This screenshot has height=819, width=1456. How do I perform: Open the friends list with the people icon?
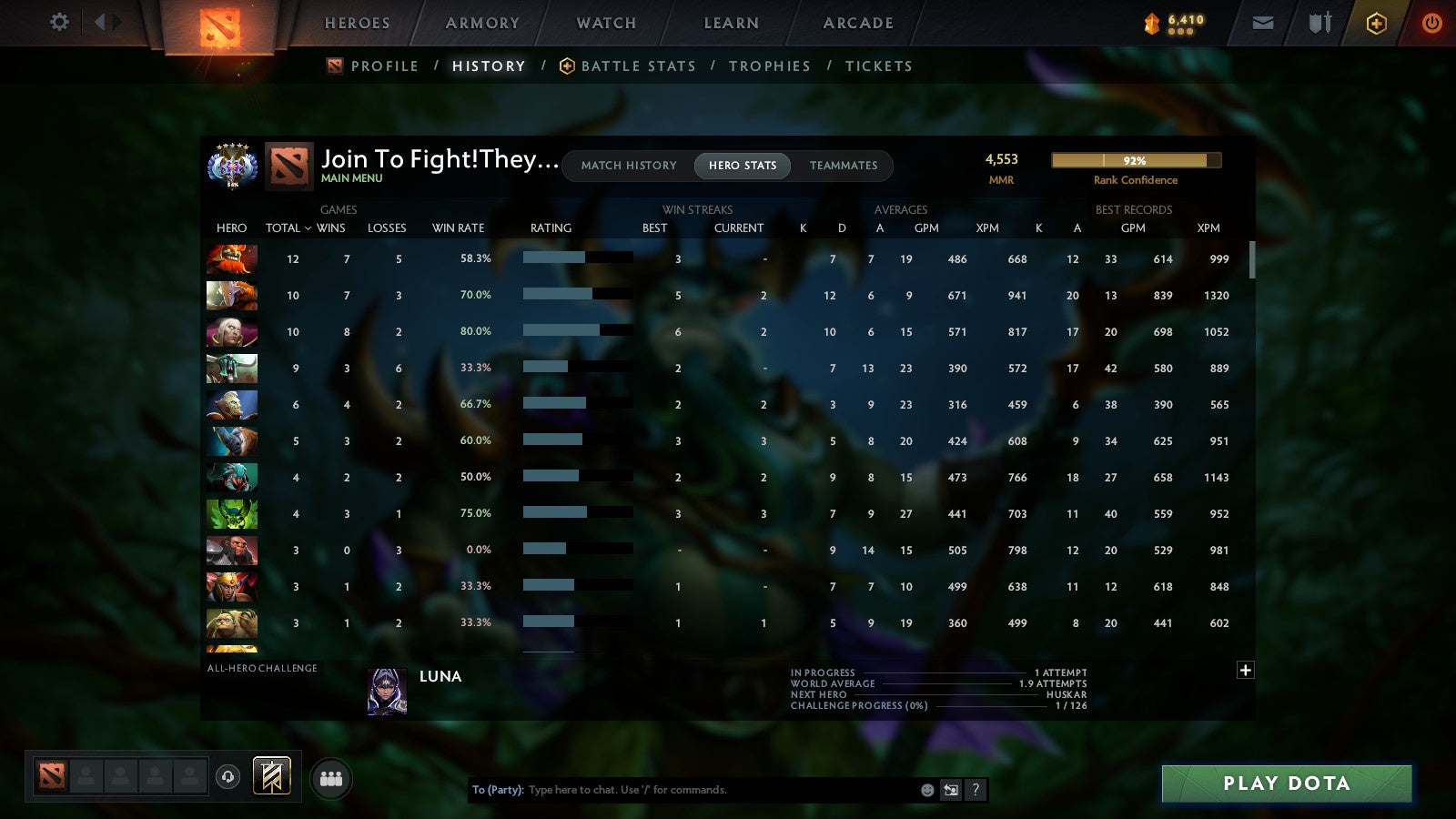(331, 777)
